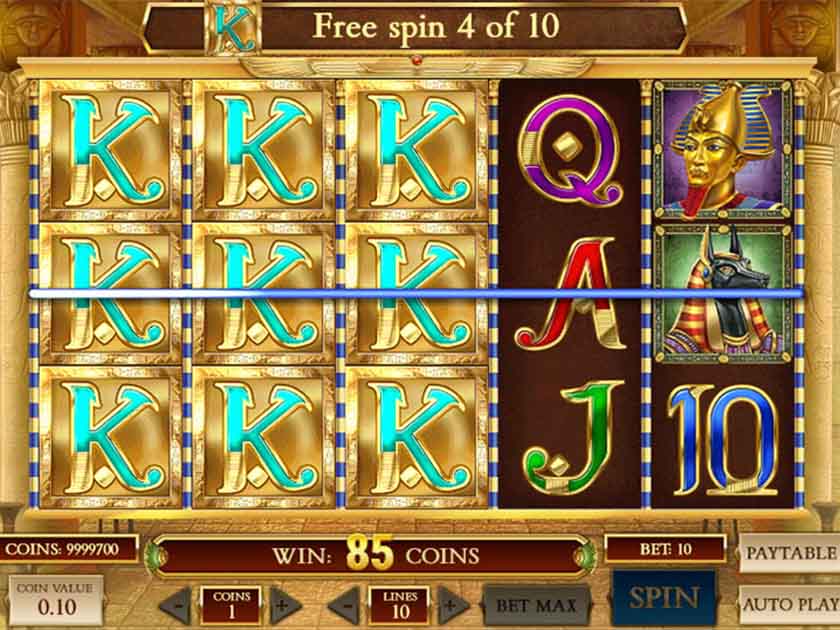Viewport: 840px width, 630px height.
Task: Start Auto Play mode
Action: [x=790, y=604]
